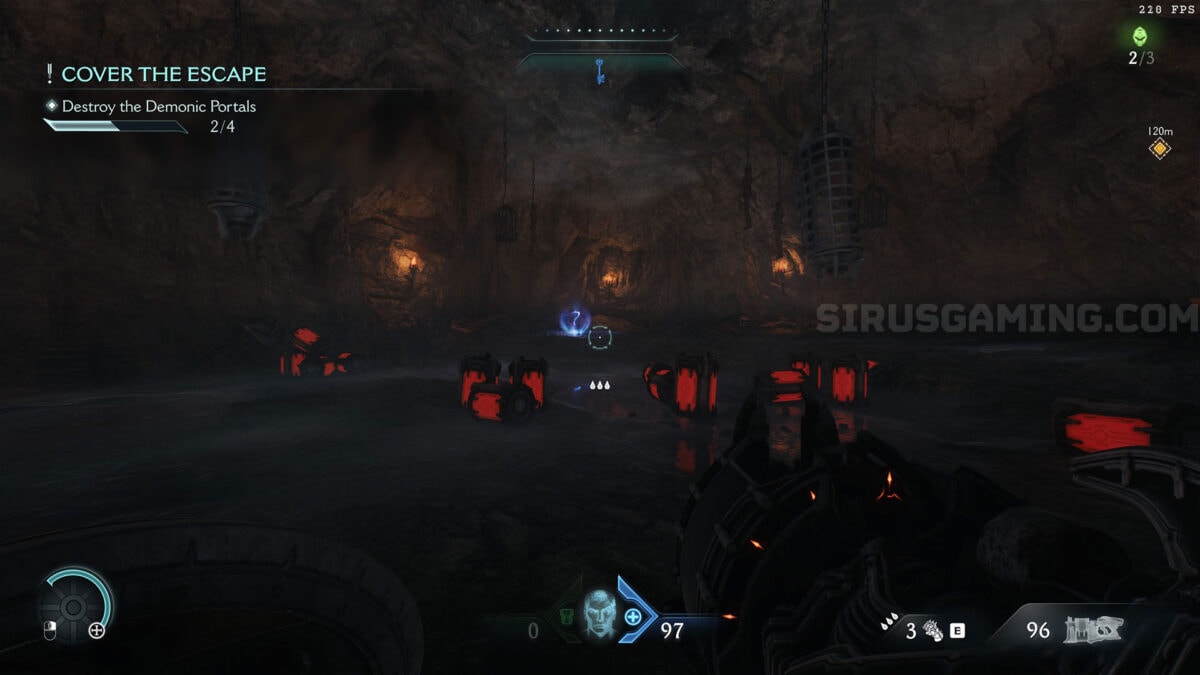This screenshot has height=675, width=1200.
Task: Click the green demon helmet icon
Action: (x=1140, y=37)
